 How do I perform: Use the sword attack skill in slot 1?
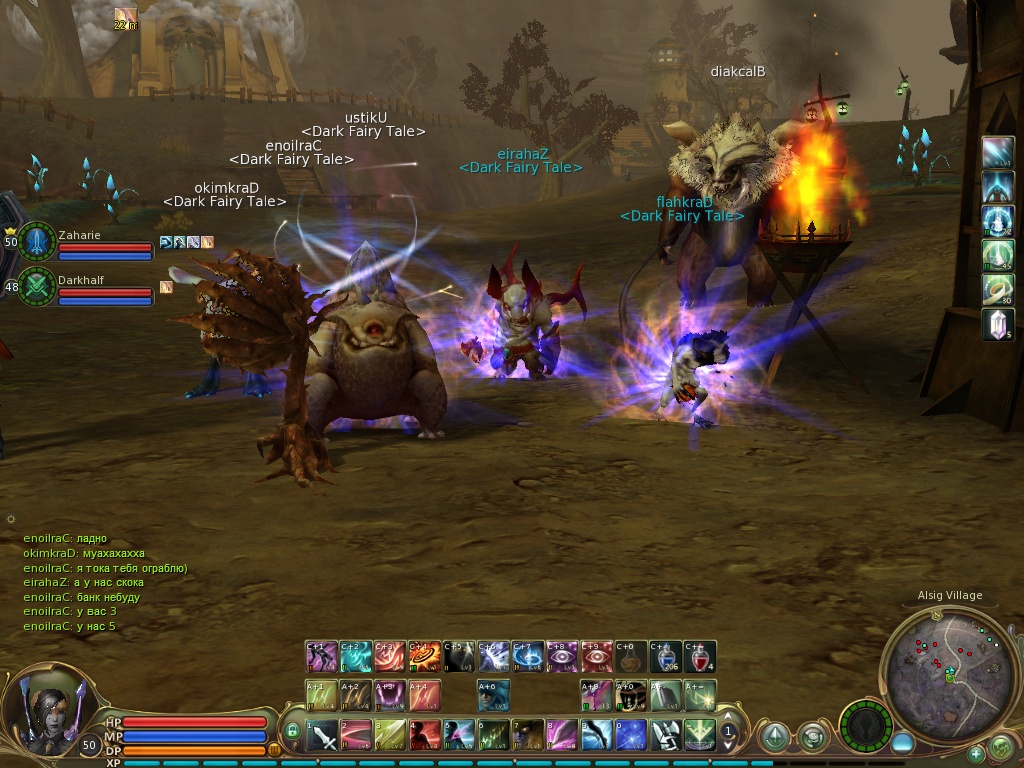(x=322, y=735)
